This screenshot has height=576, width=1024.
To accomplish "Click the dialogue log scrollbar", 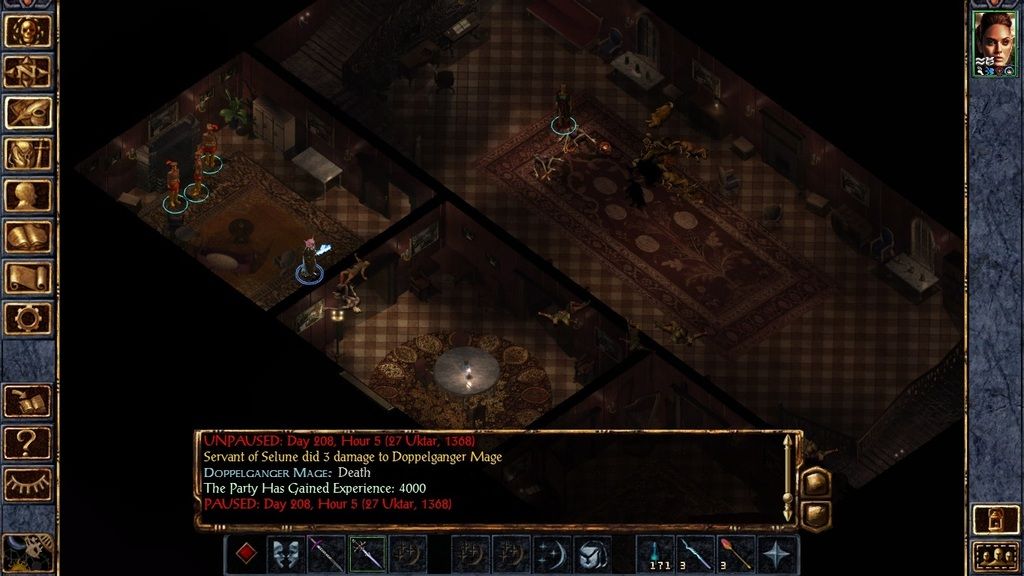I will 789,478.
